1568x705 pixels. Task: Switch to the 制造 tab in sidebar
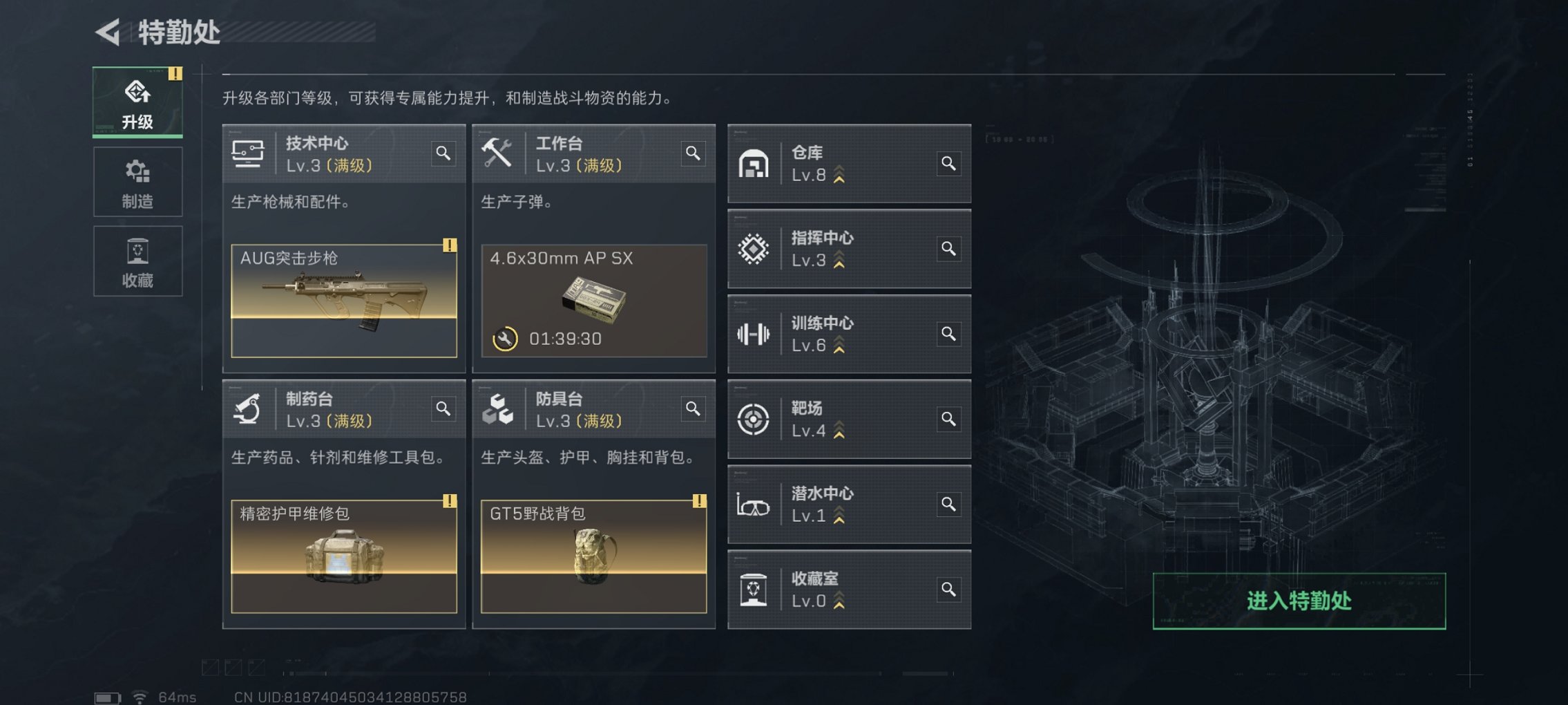point(137,182)
